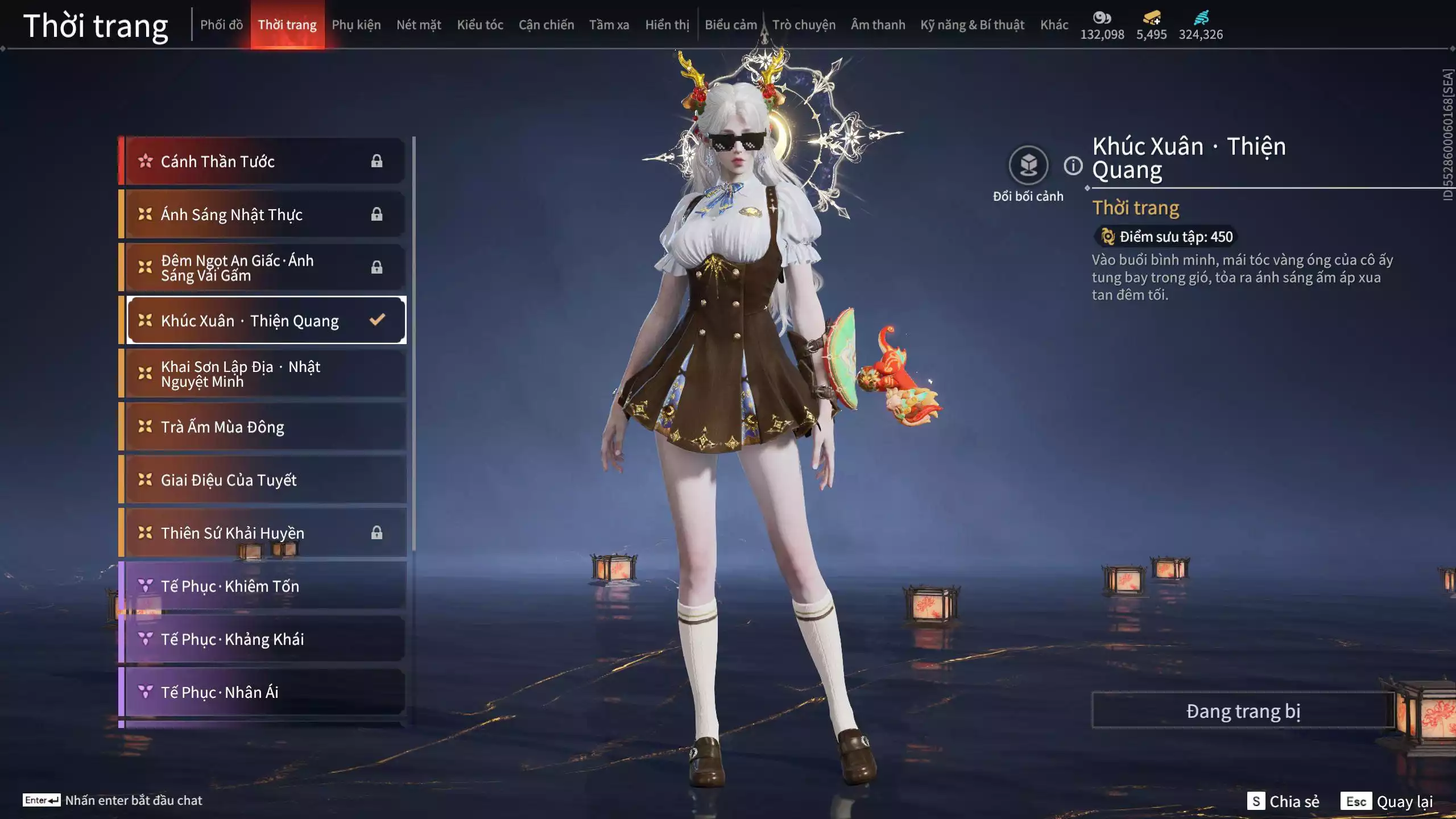The width and height of the screenshot is (1456, 819).
Task: Open the Phụ kiện tab
Action: [356, 25]
